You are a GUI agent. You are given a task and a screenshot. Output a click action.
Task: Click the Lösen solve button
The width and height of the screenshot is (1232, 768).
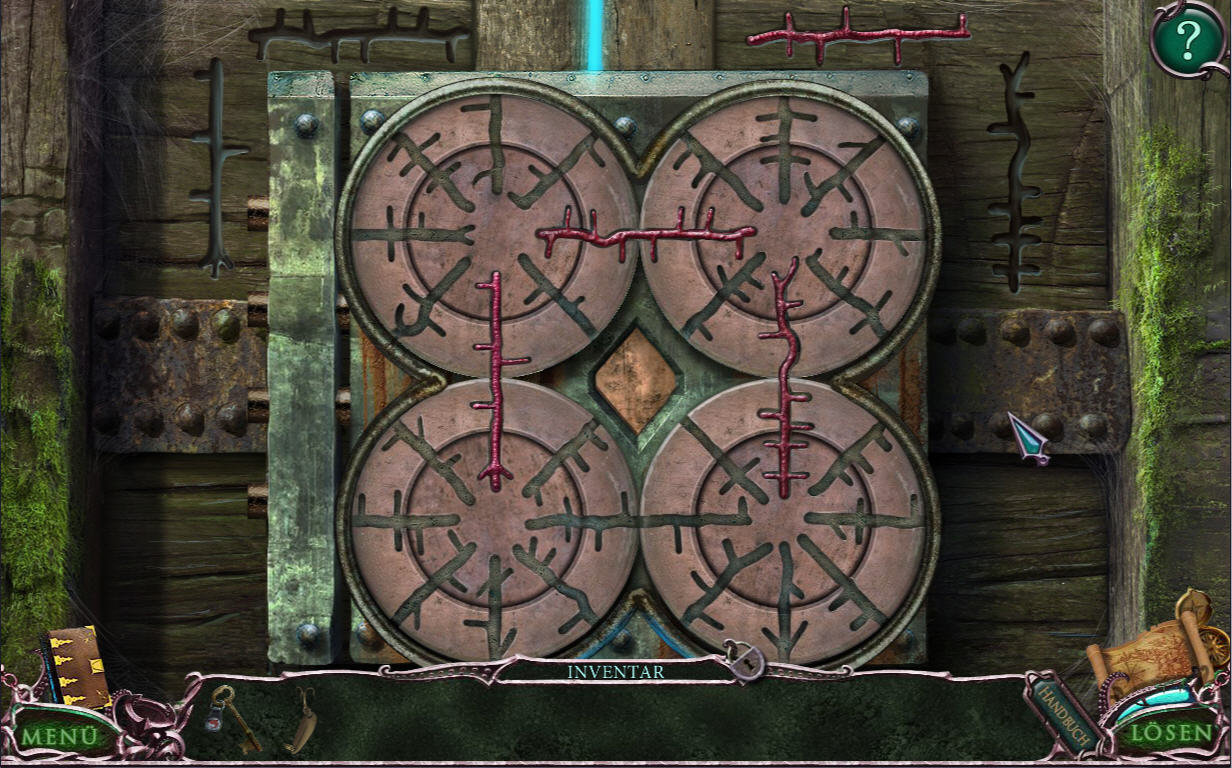click(1172, 732)
